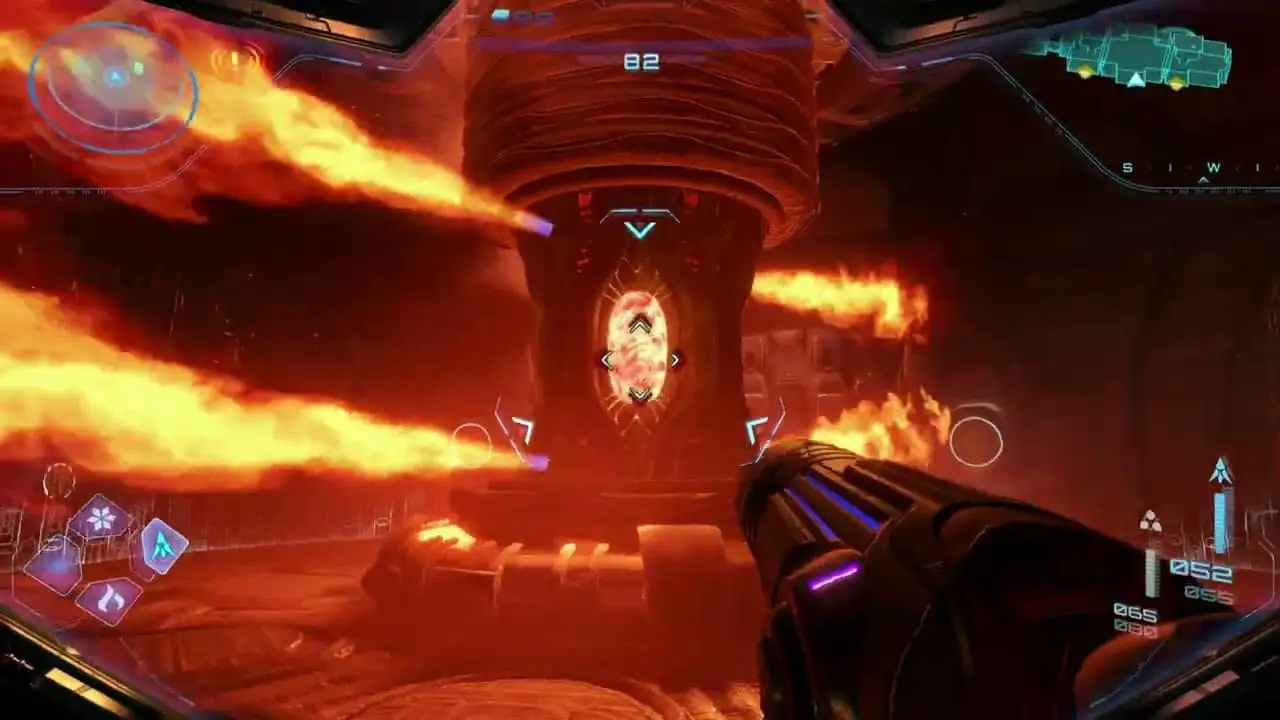Image resolution: width=1280 pixels, height=720 pixels.
Task: Select the missile icon above blue gauge
Action: [x=1220, y=471]
